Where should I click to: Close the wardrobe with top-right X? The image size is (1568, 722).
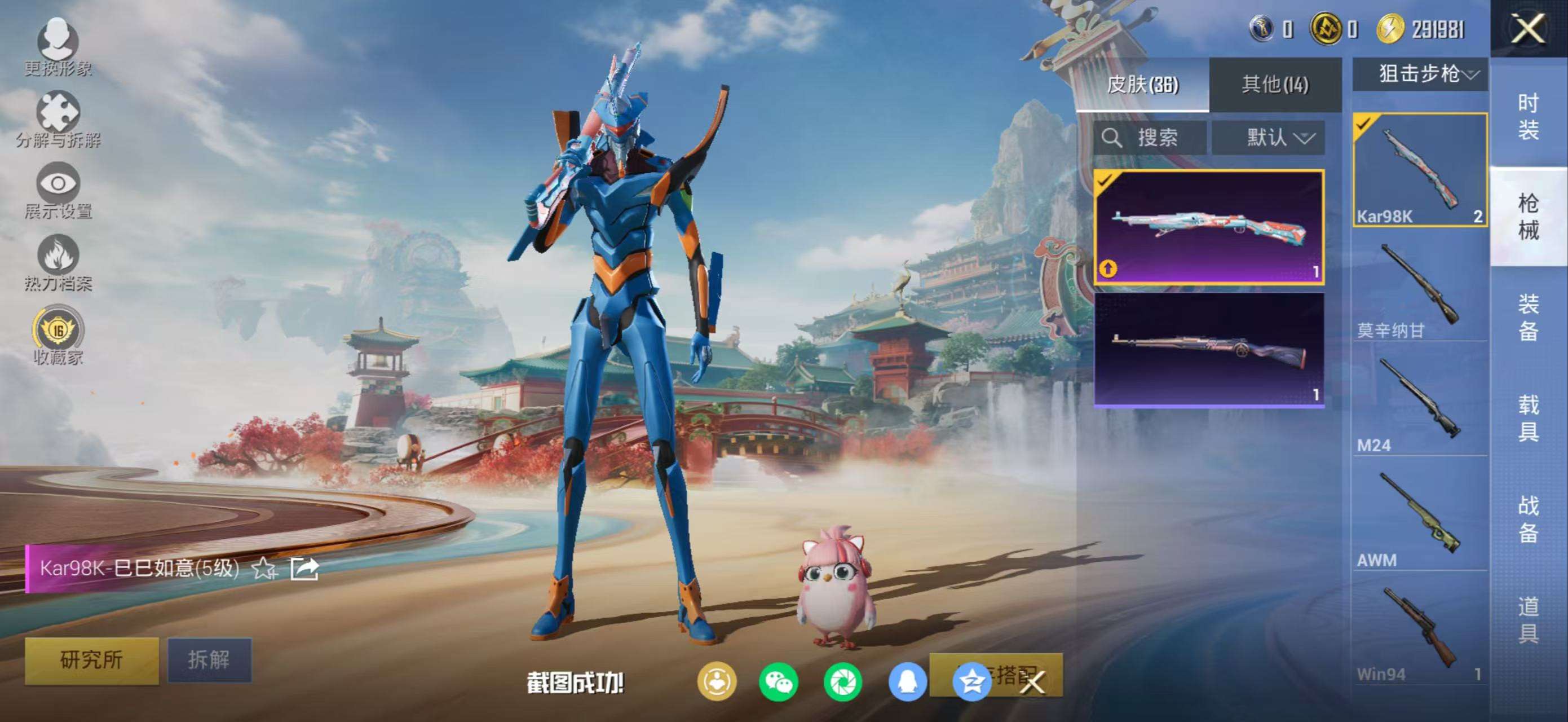[x=1528, y=29]
